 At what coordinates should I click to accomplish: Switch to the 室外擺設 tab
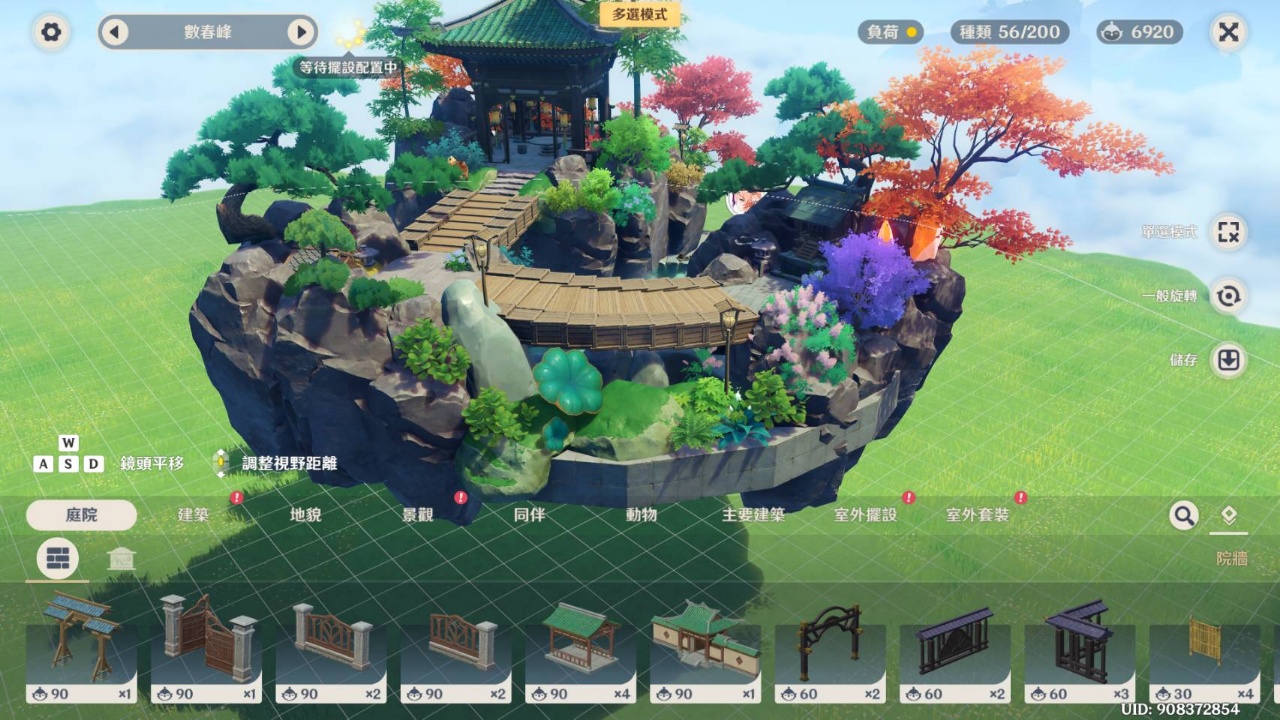click(x=866, y=515)
